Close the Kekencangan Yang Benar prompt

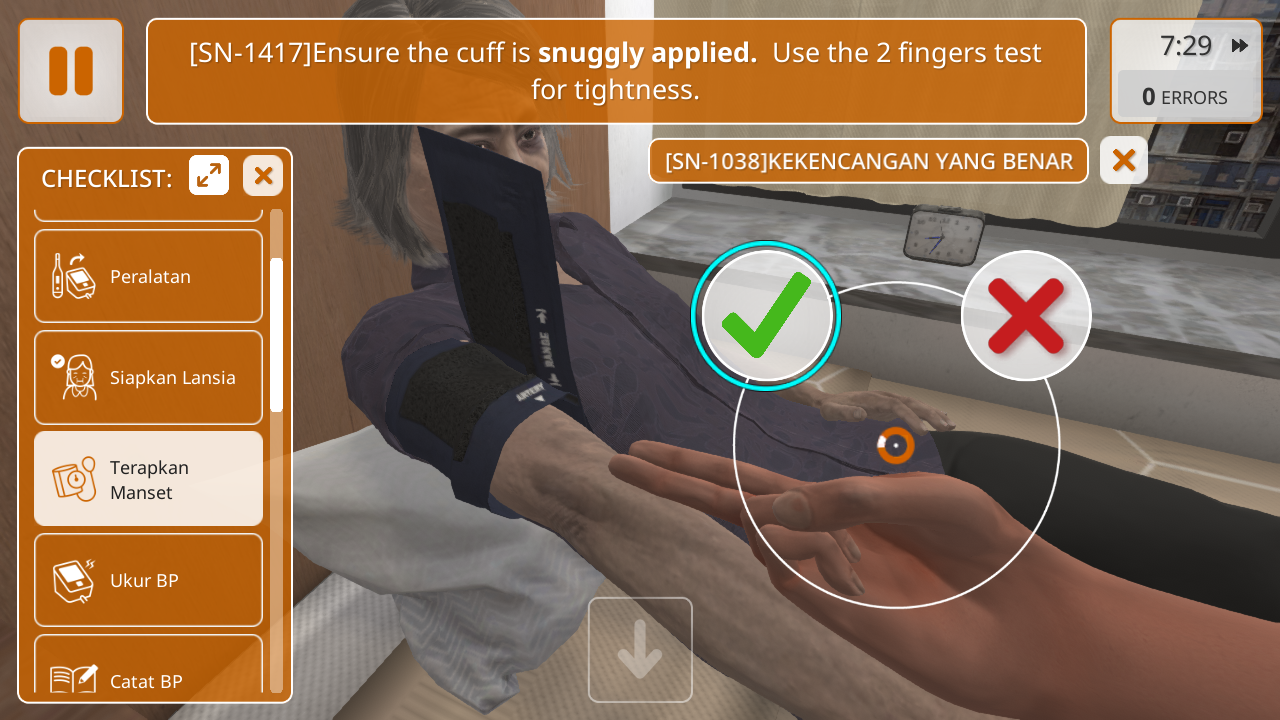[1123, 160]
